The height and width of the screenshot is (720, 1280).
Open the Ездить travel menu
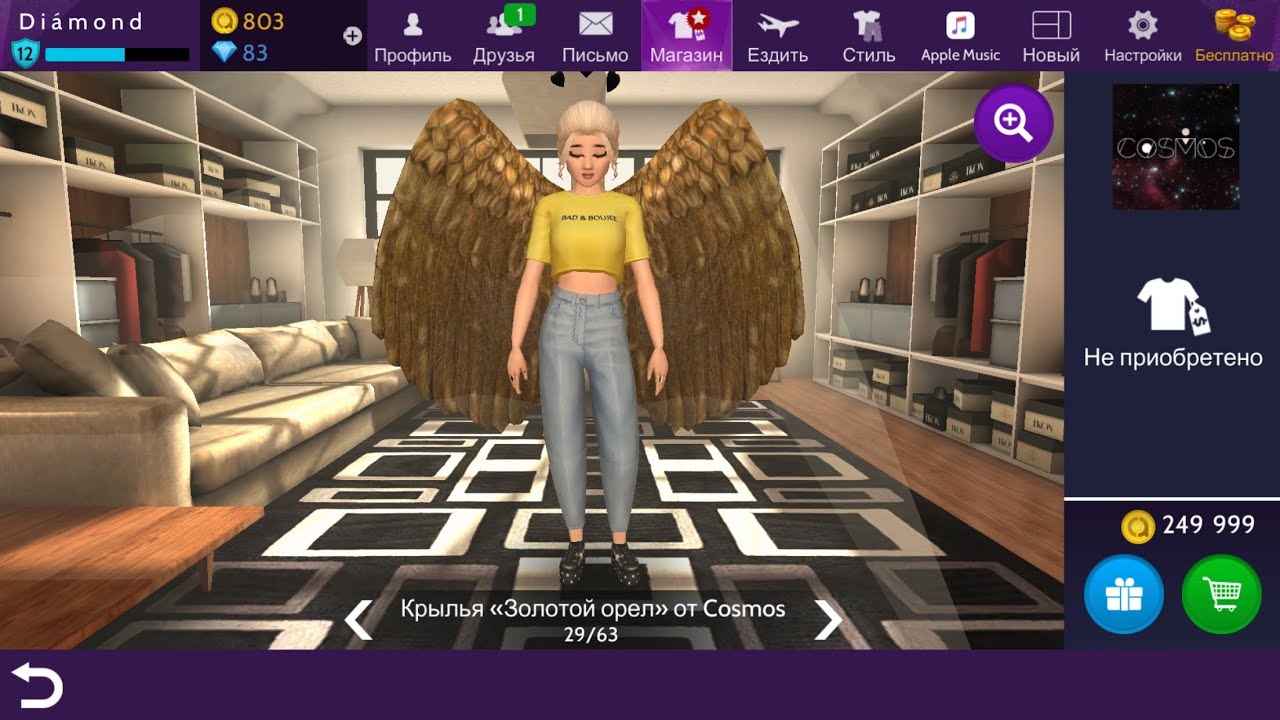pyautogui.click(x=778, y=36)
